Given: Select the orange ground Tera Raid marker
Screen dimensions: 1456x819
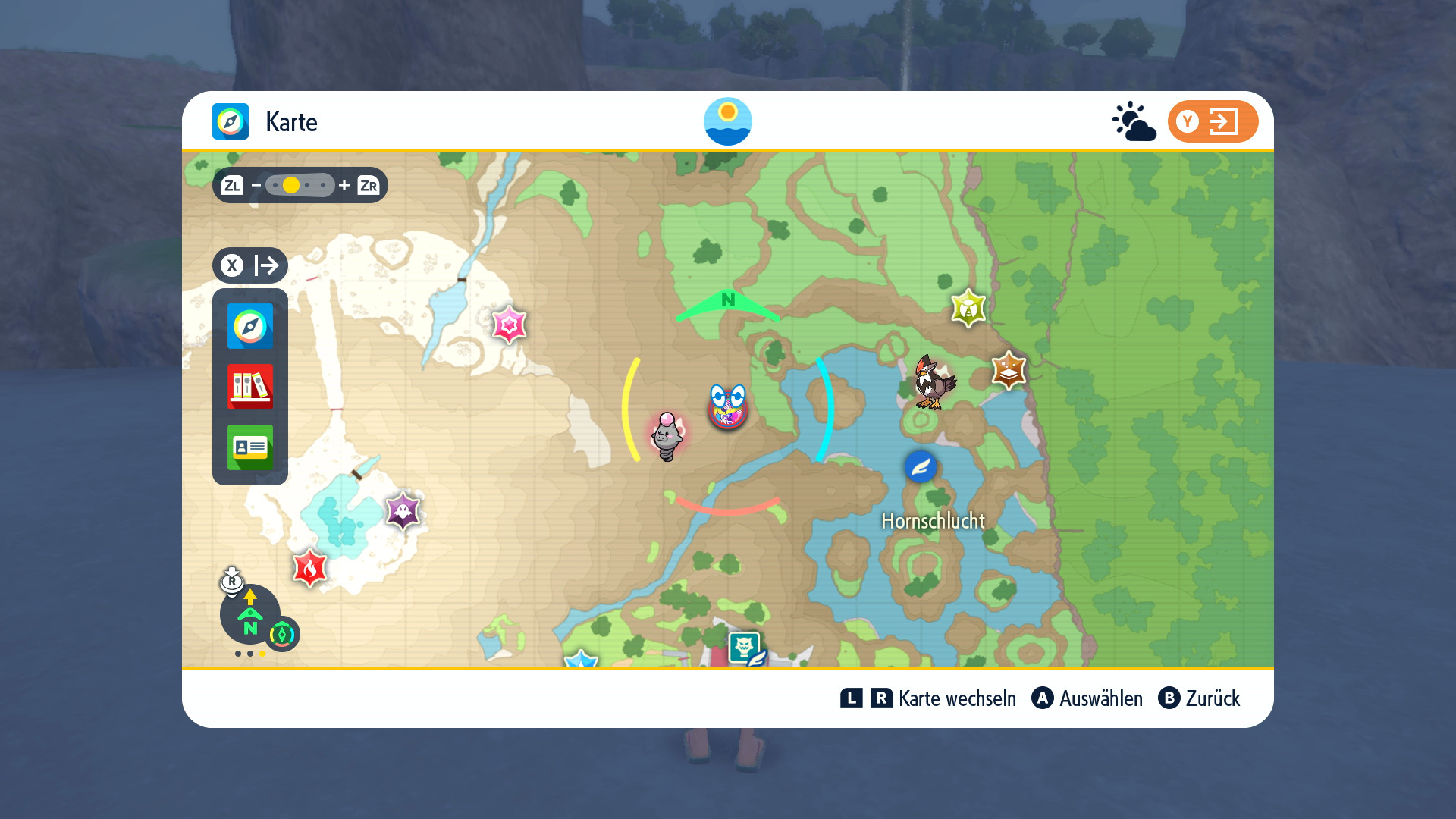Looking at the screenshot, I should [x=1009, y=370].
